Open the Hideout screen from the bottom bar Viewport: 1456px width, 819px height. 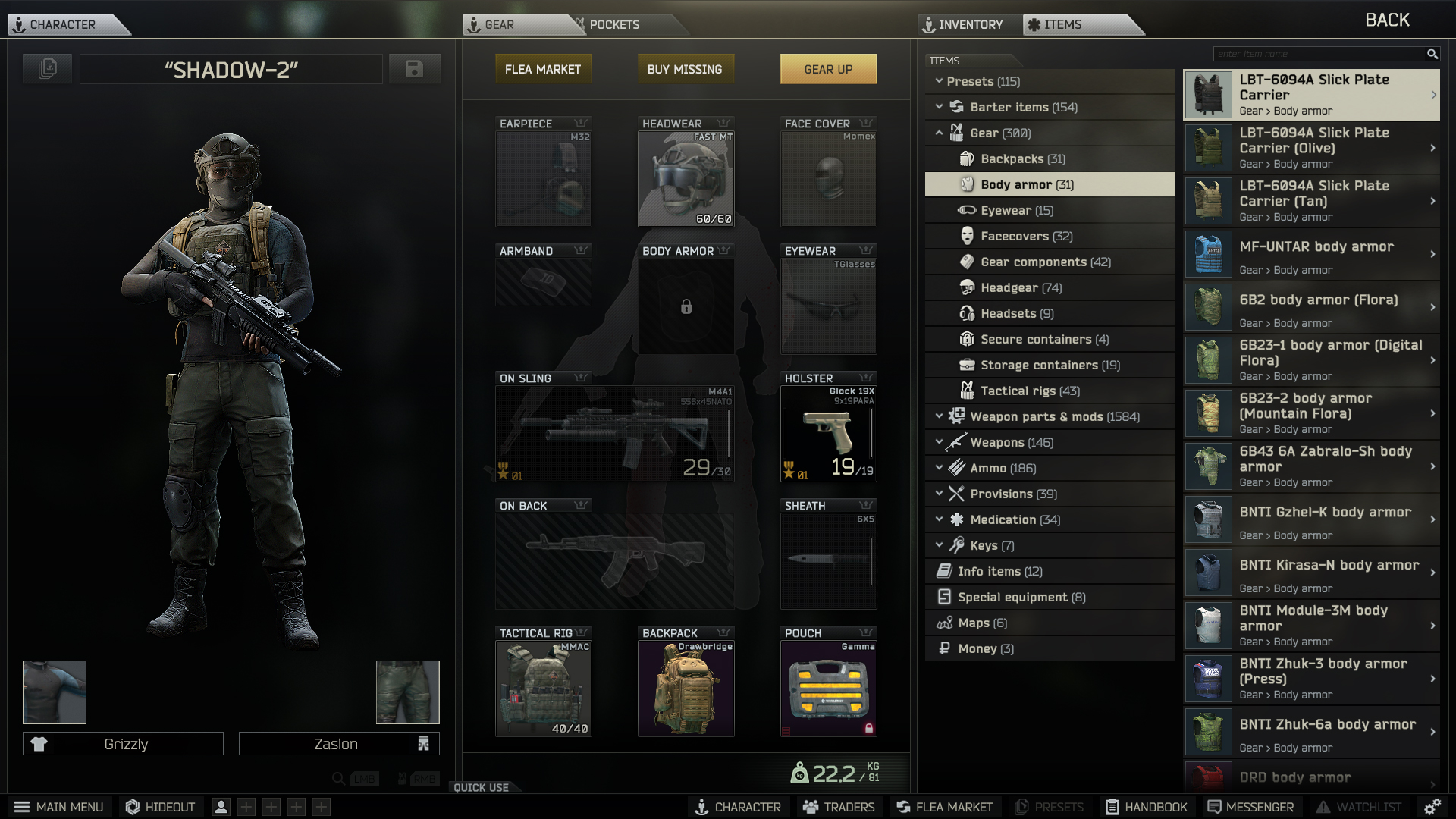pyautogui.click(x=160, y=807)
